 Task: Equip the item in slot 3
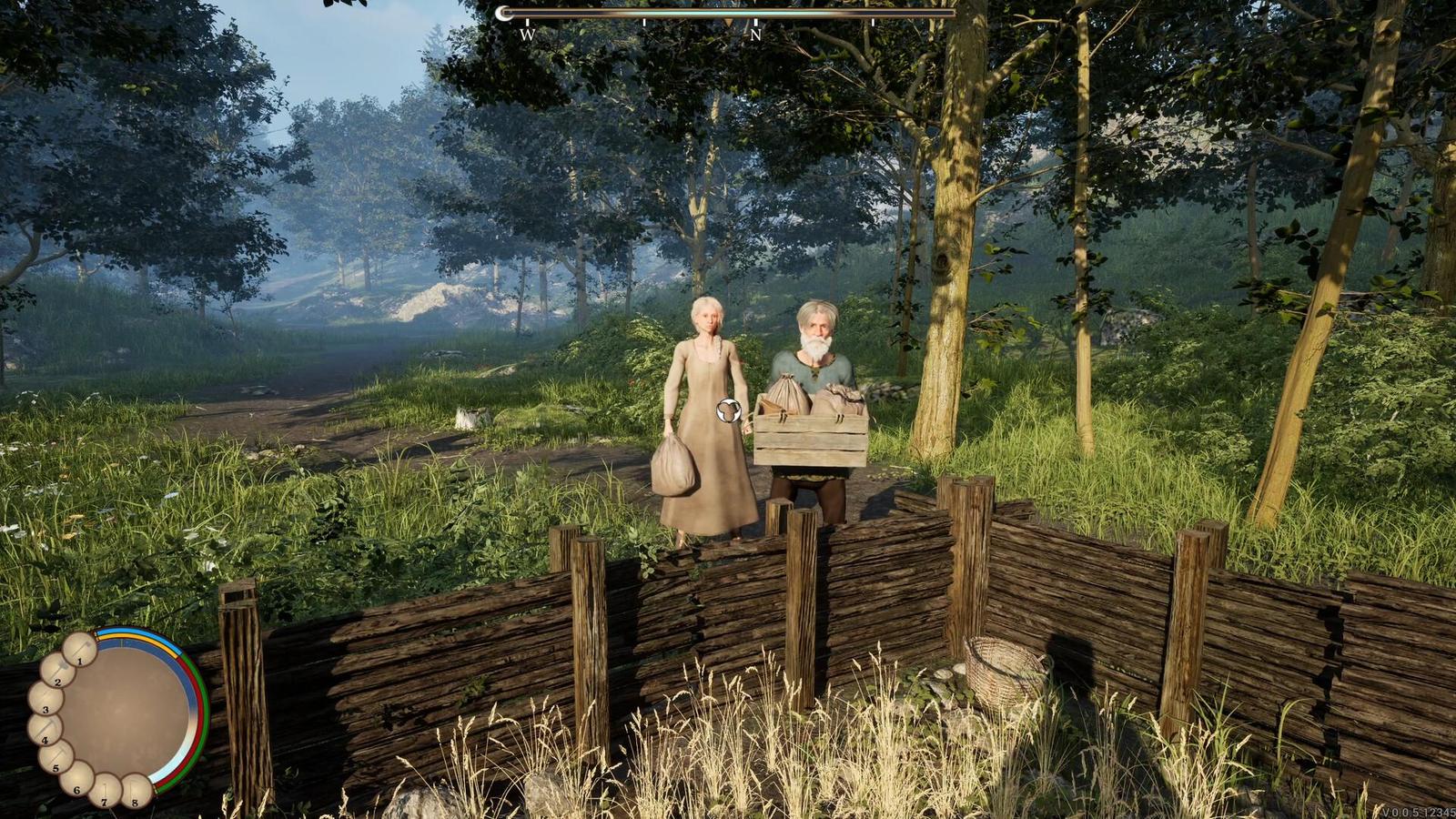coord(45,699)
